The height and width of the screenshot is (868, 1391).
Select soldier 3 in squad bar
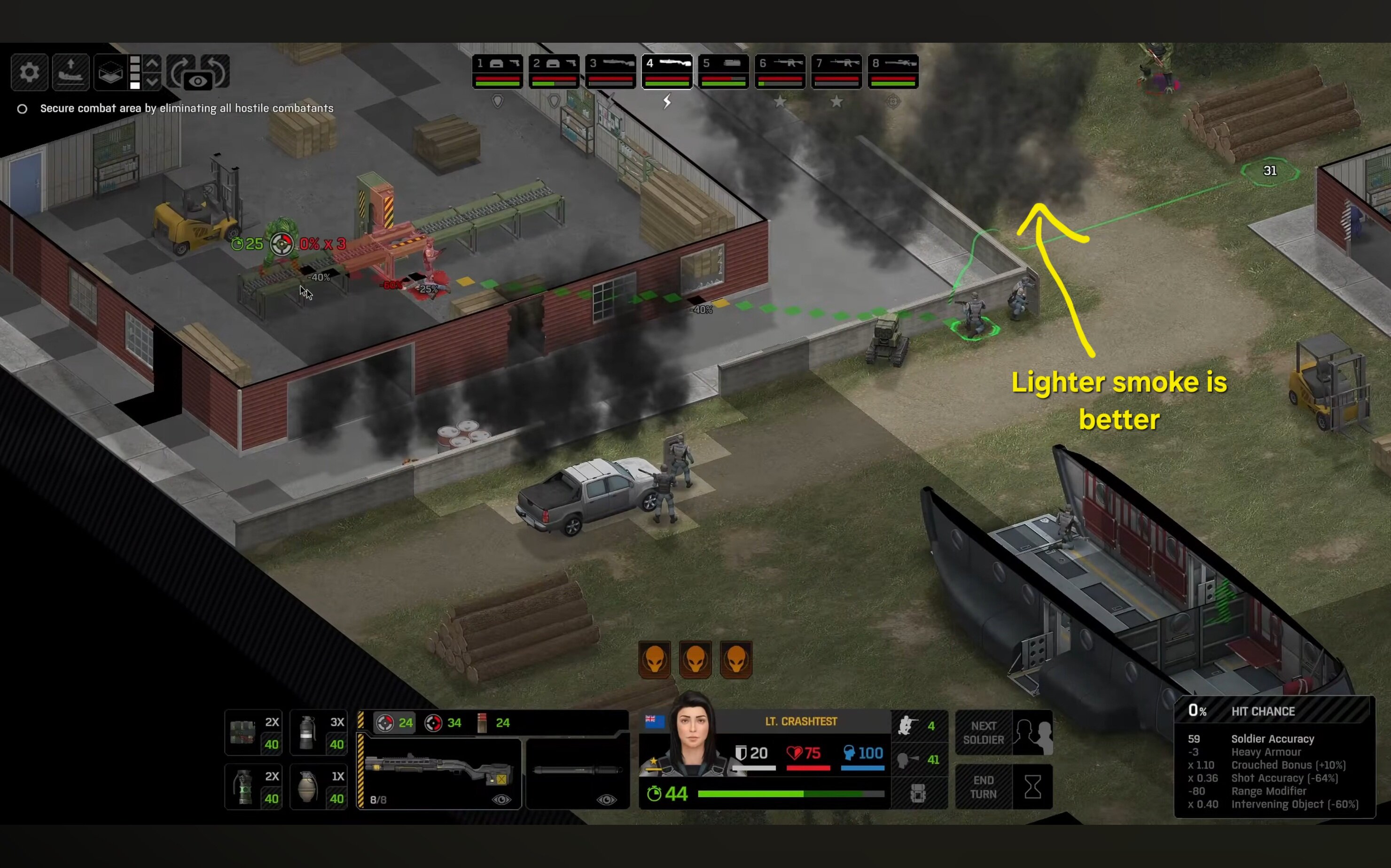click(610, 71)
